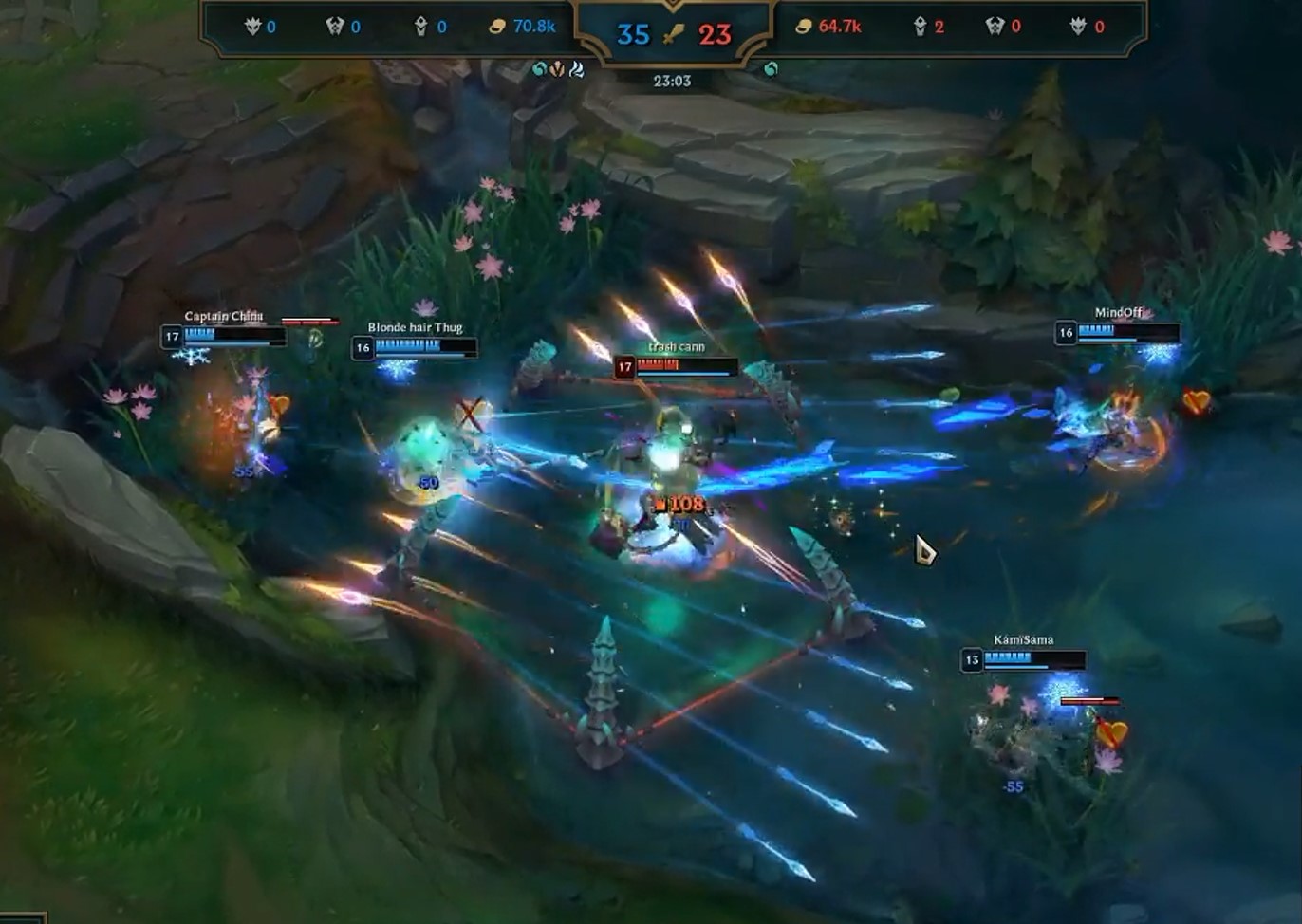
Task: Click the red team Baron icon
Action: point(1082,27)
